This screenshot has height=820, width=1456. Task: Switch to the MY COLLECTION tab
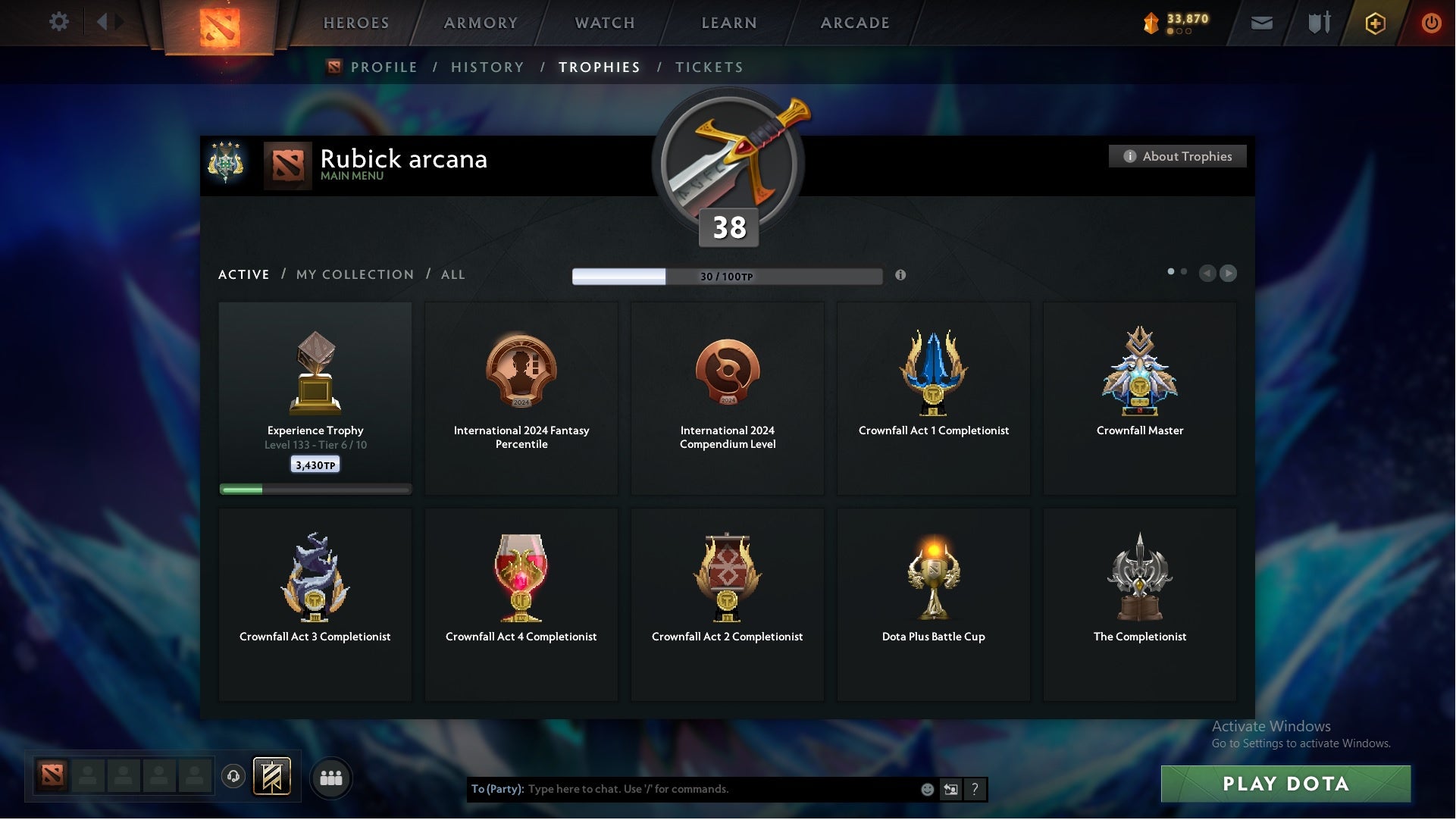coord(354,274)
